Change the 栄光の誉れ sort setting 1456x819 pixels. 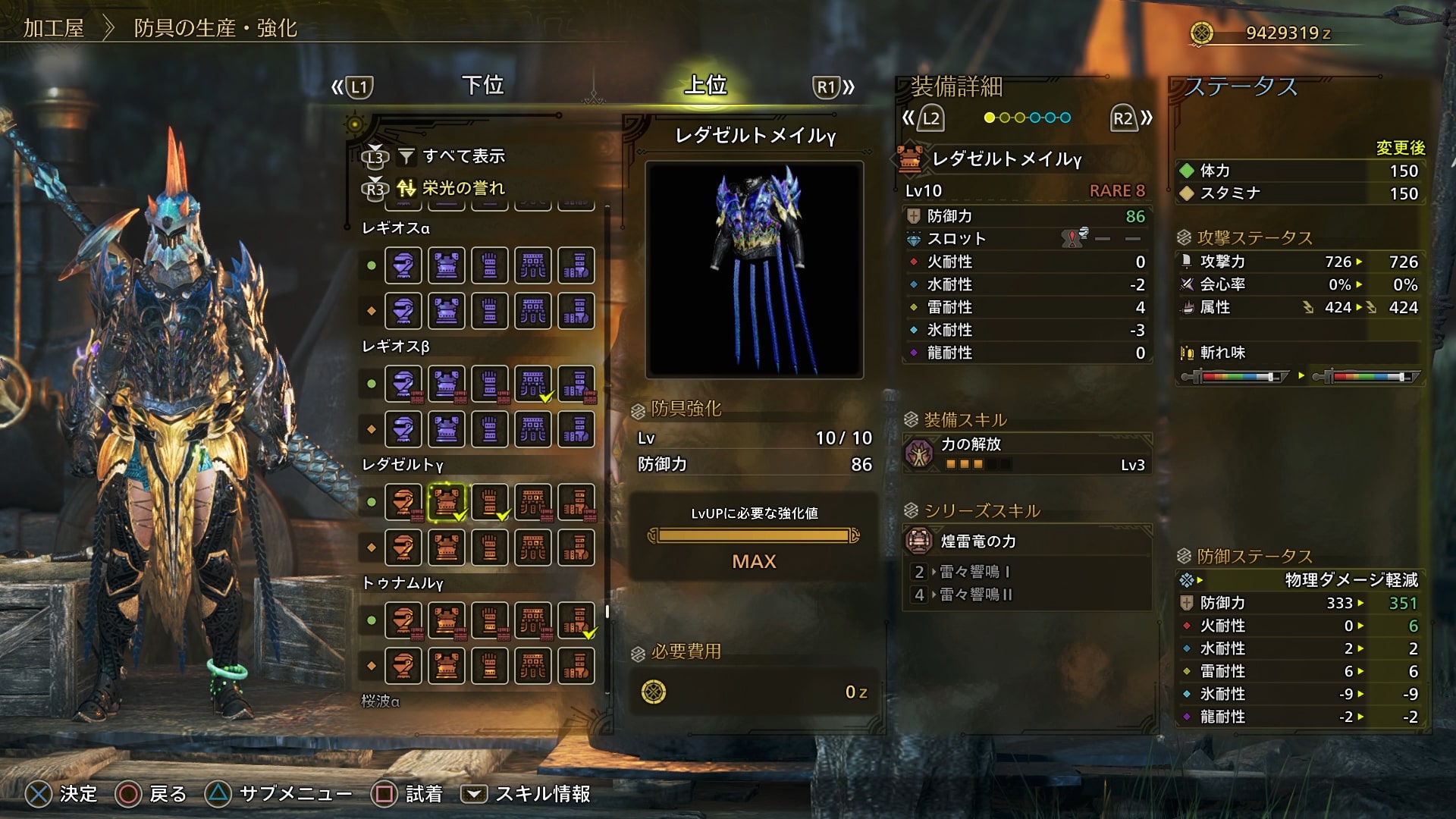click(463, 188)
